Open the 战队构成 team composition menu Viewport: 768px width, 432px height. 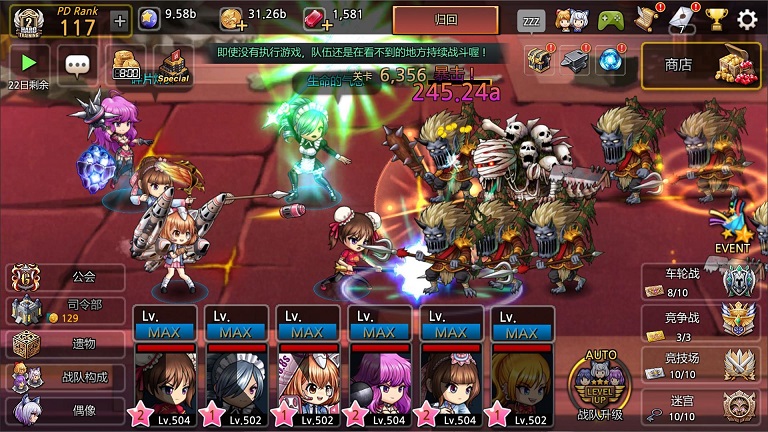[x=66, y=377]
